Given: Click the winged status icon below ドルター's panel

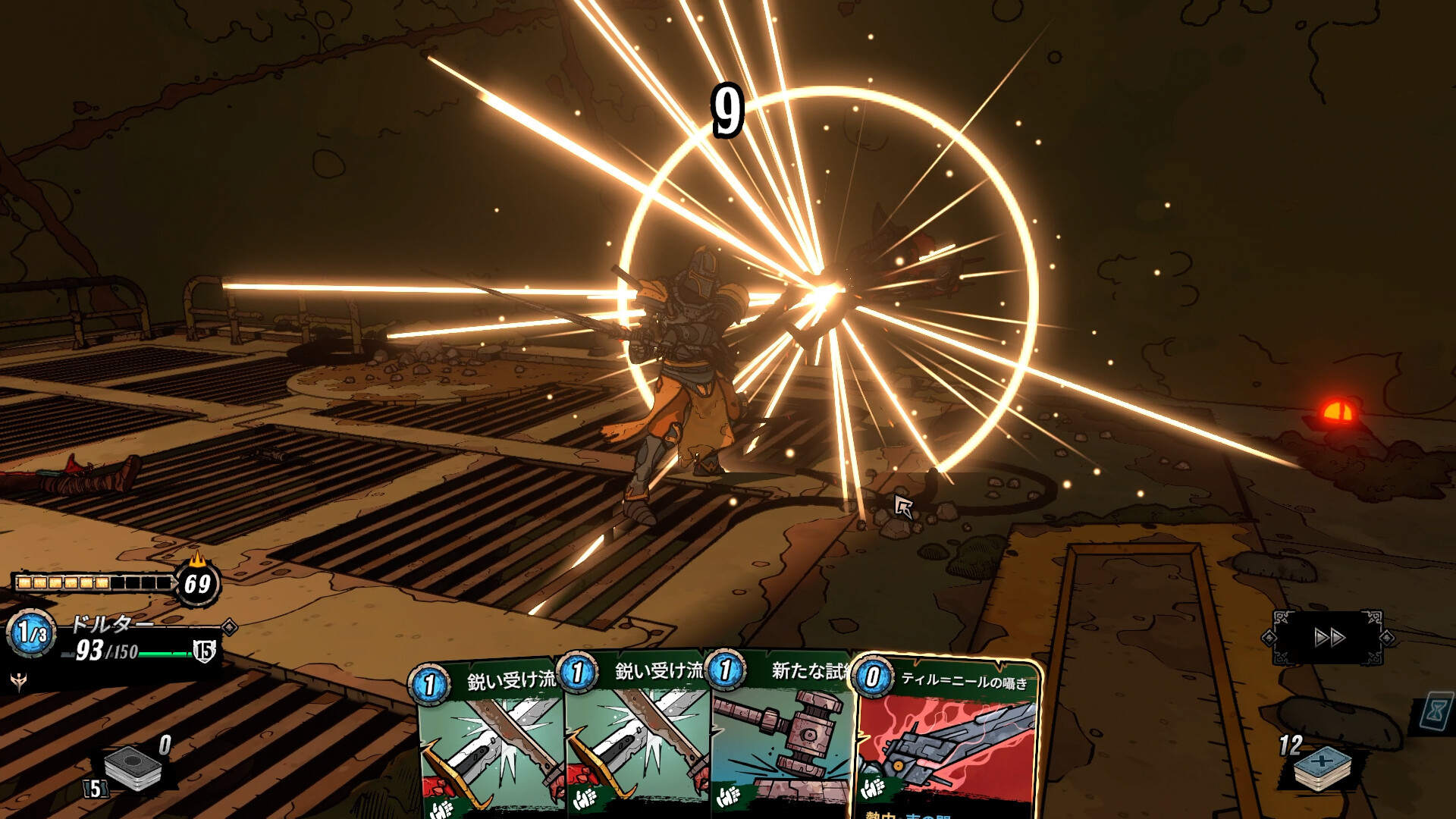Looking at the screenshot, I should [x=18, y=681].
